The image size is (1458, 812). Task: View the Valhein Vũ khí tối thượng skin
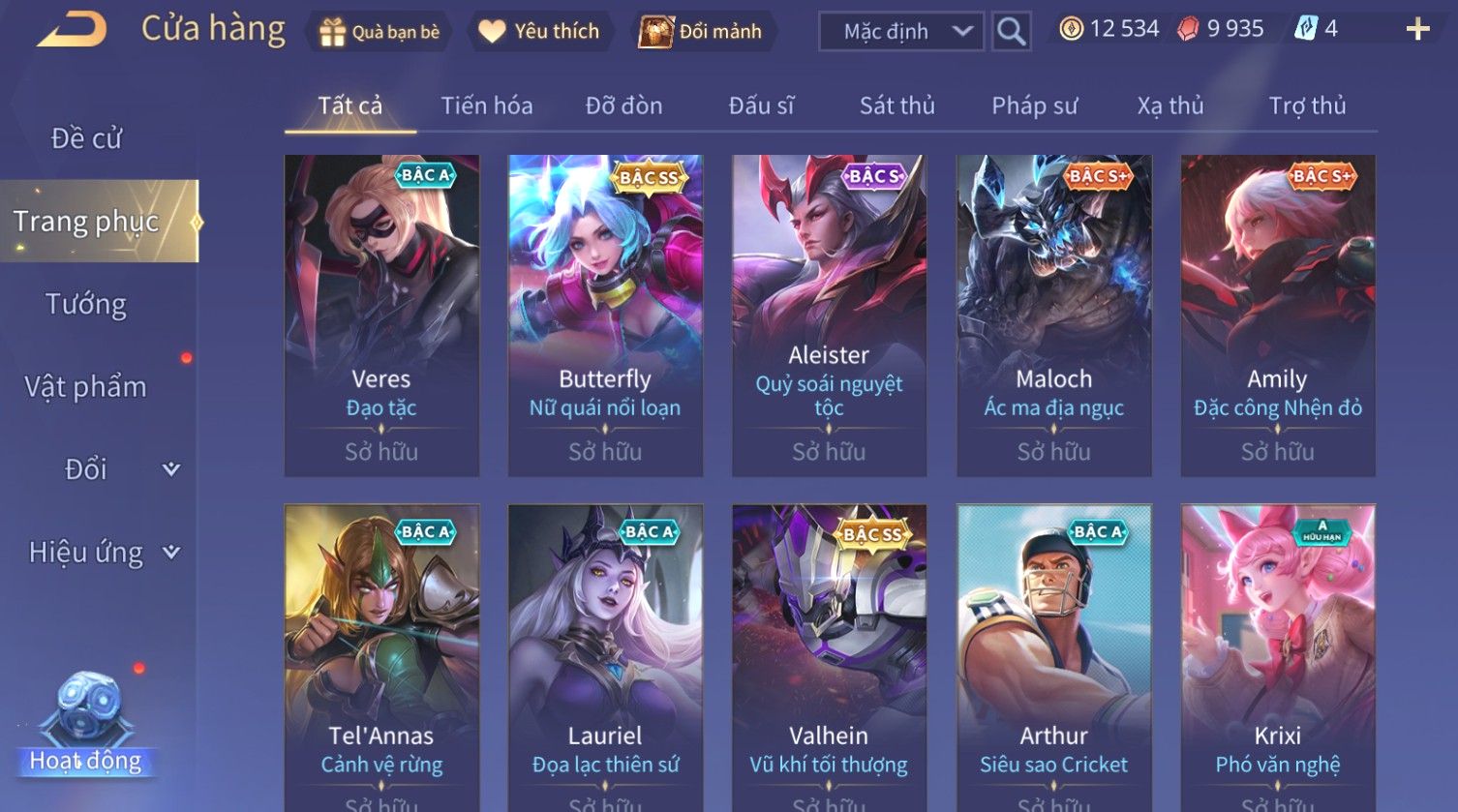pyautogui.click(x=829, y=658)
